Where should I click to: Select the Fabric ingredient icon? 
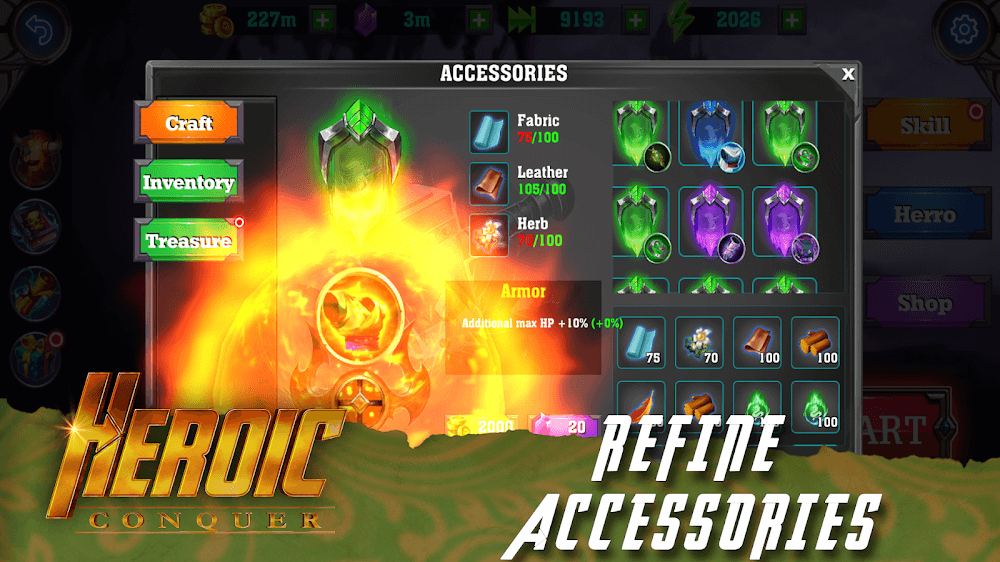tap(489, 131)
